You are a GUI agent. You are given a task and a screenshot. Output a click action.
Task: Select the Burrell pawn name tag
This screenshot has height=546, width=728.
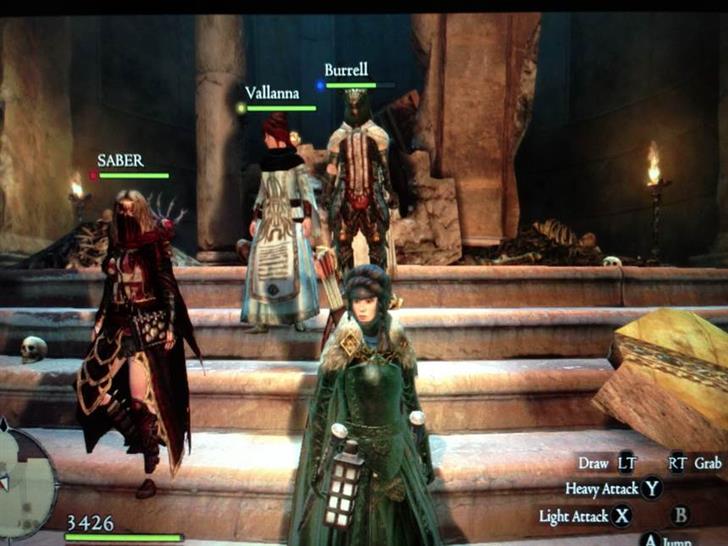(346, 70)
